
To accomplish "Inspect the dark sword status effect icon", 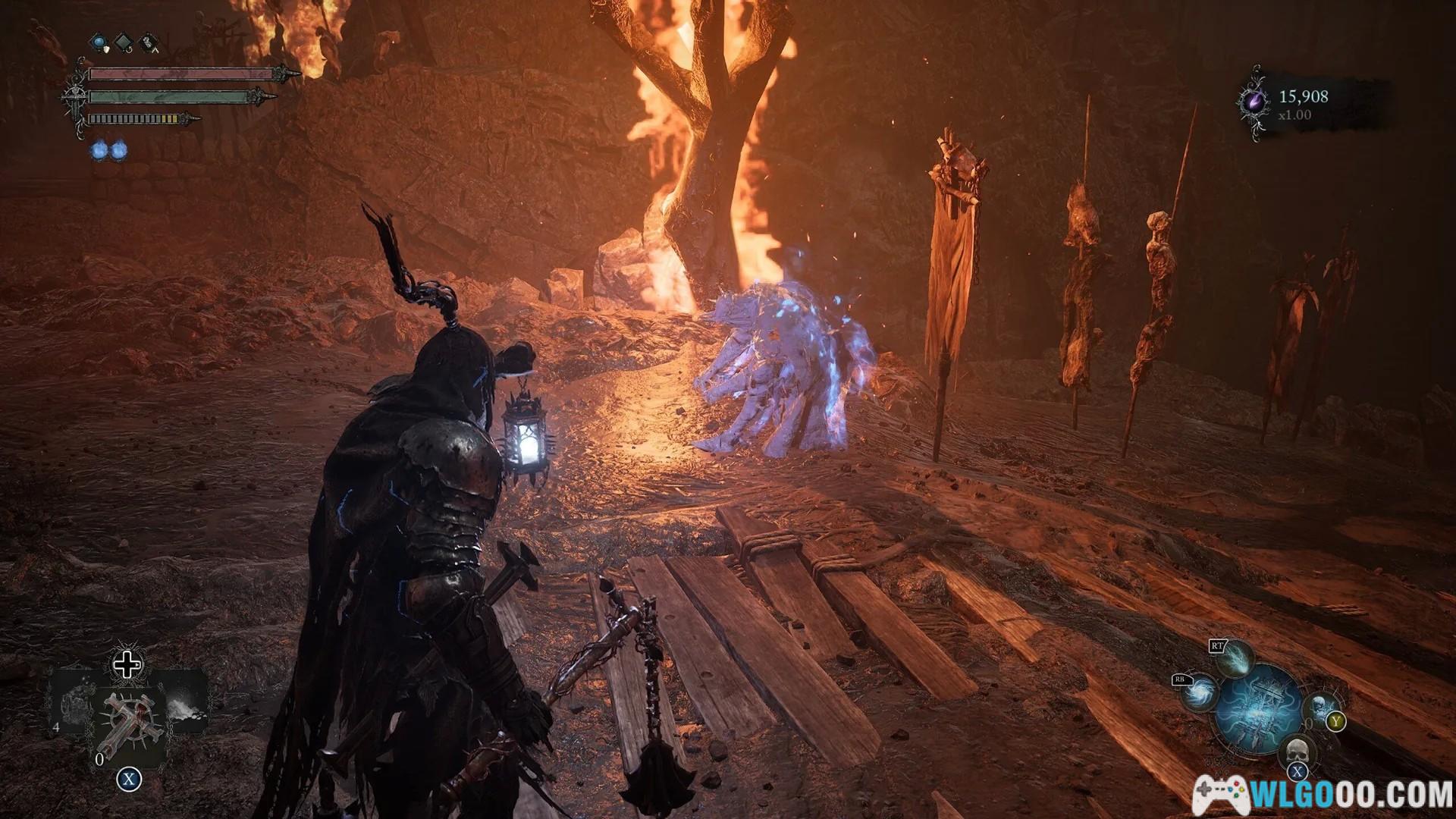I will coord(149,42).
